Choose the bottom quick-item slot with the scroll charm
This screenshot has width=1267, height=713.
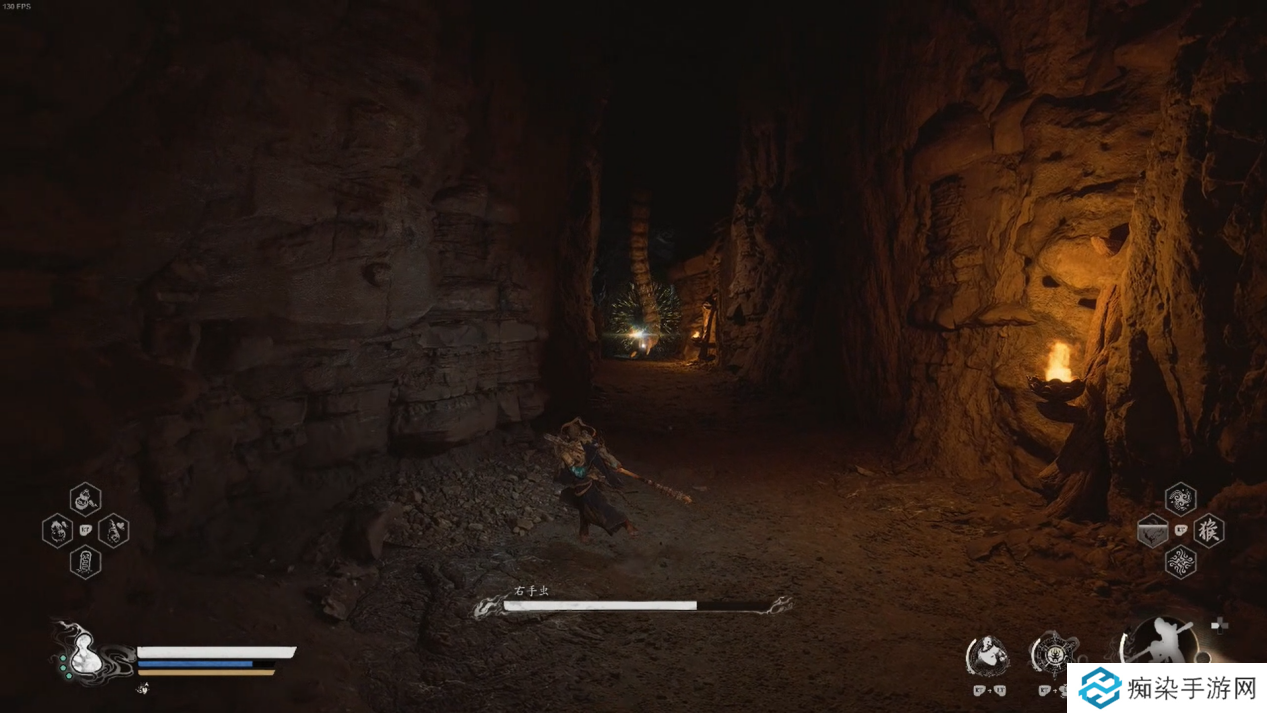click(x=85, y=561)
